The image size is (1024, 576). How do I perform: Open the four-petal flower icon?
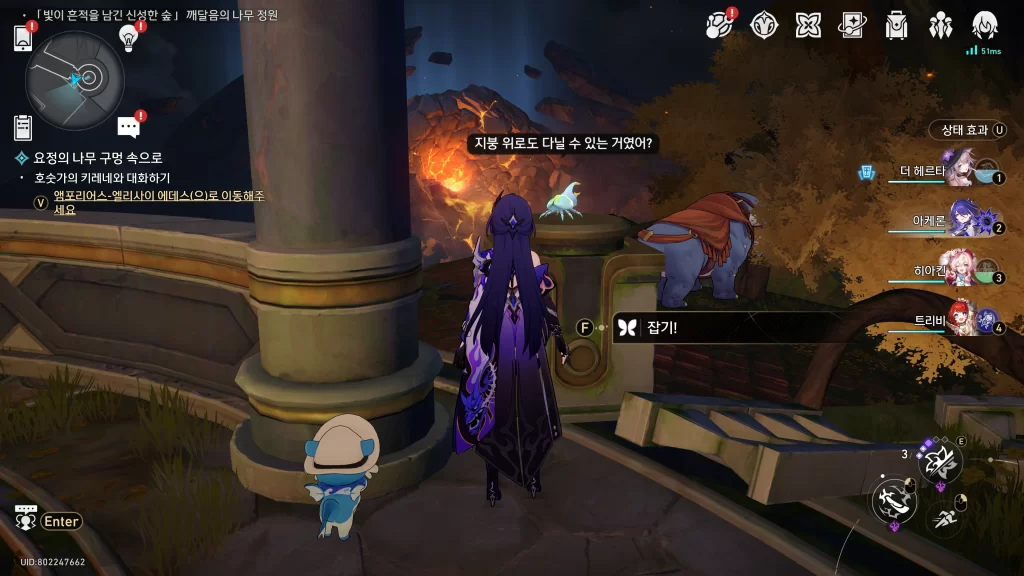coord(808,25)
